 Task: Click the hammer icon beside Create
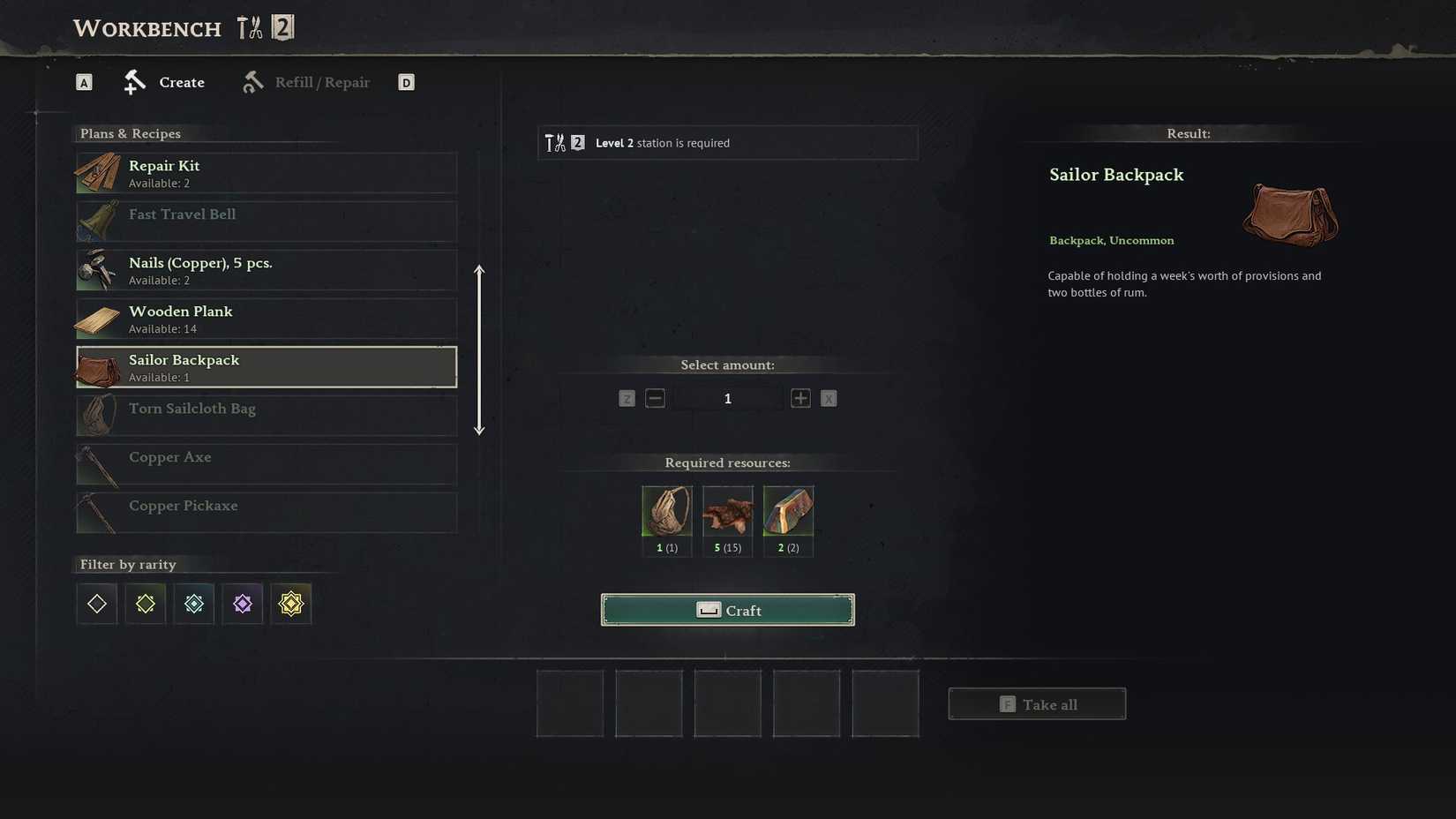(134, 81)
